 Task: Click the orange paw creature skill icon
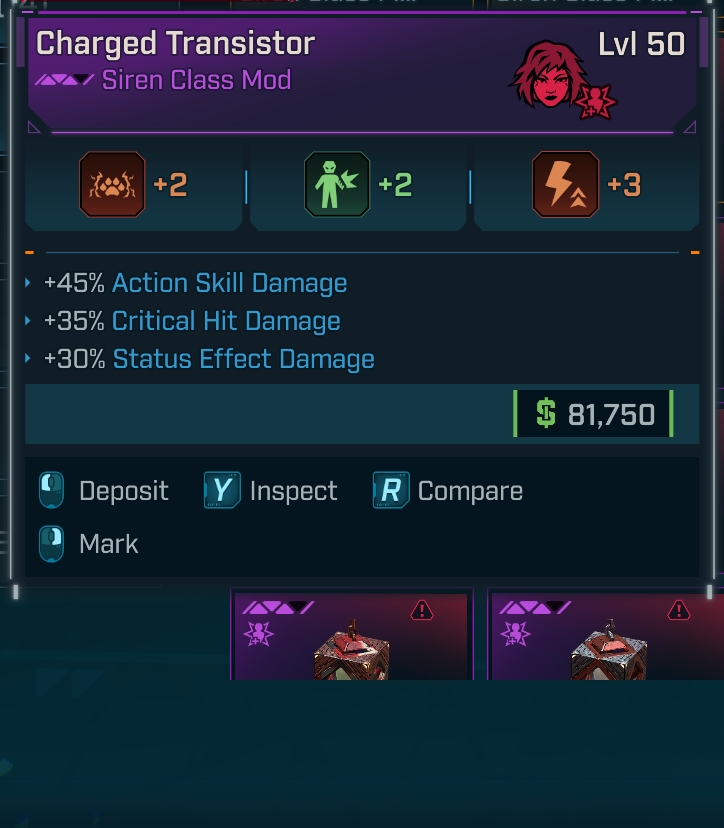(x=112, y=185)
